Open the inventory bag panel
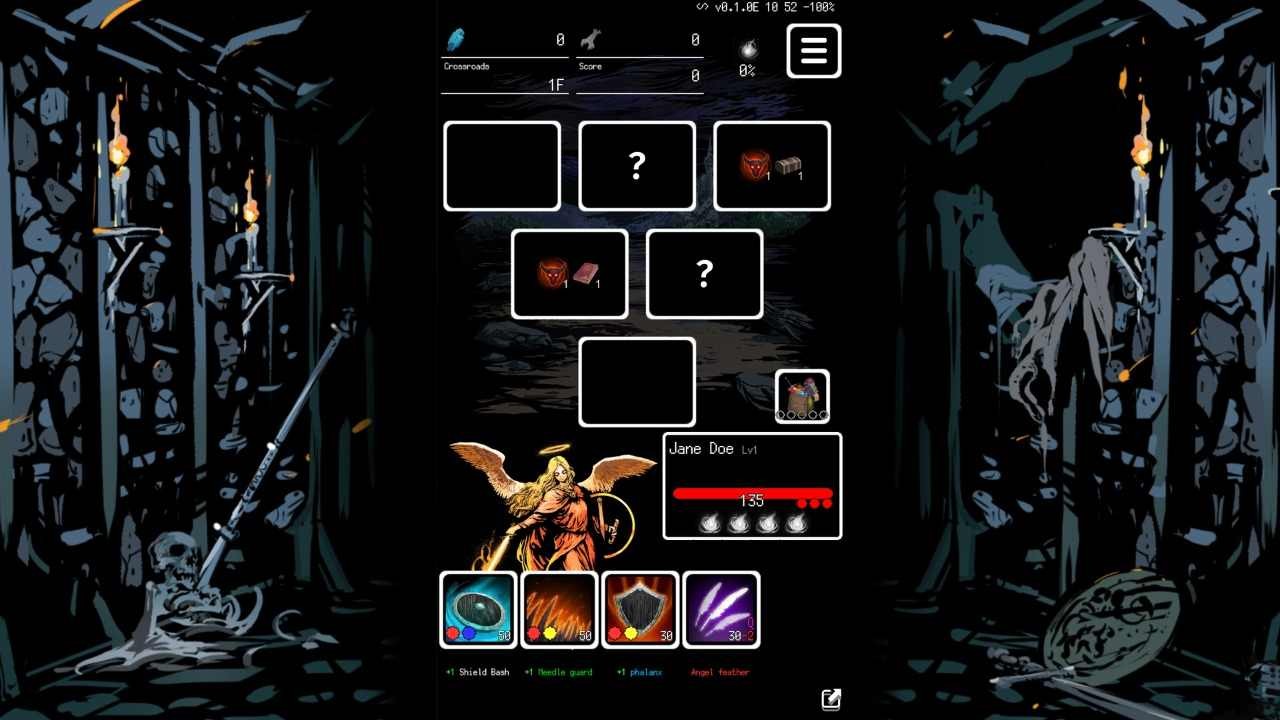 [x=802, y=392]
